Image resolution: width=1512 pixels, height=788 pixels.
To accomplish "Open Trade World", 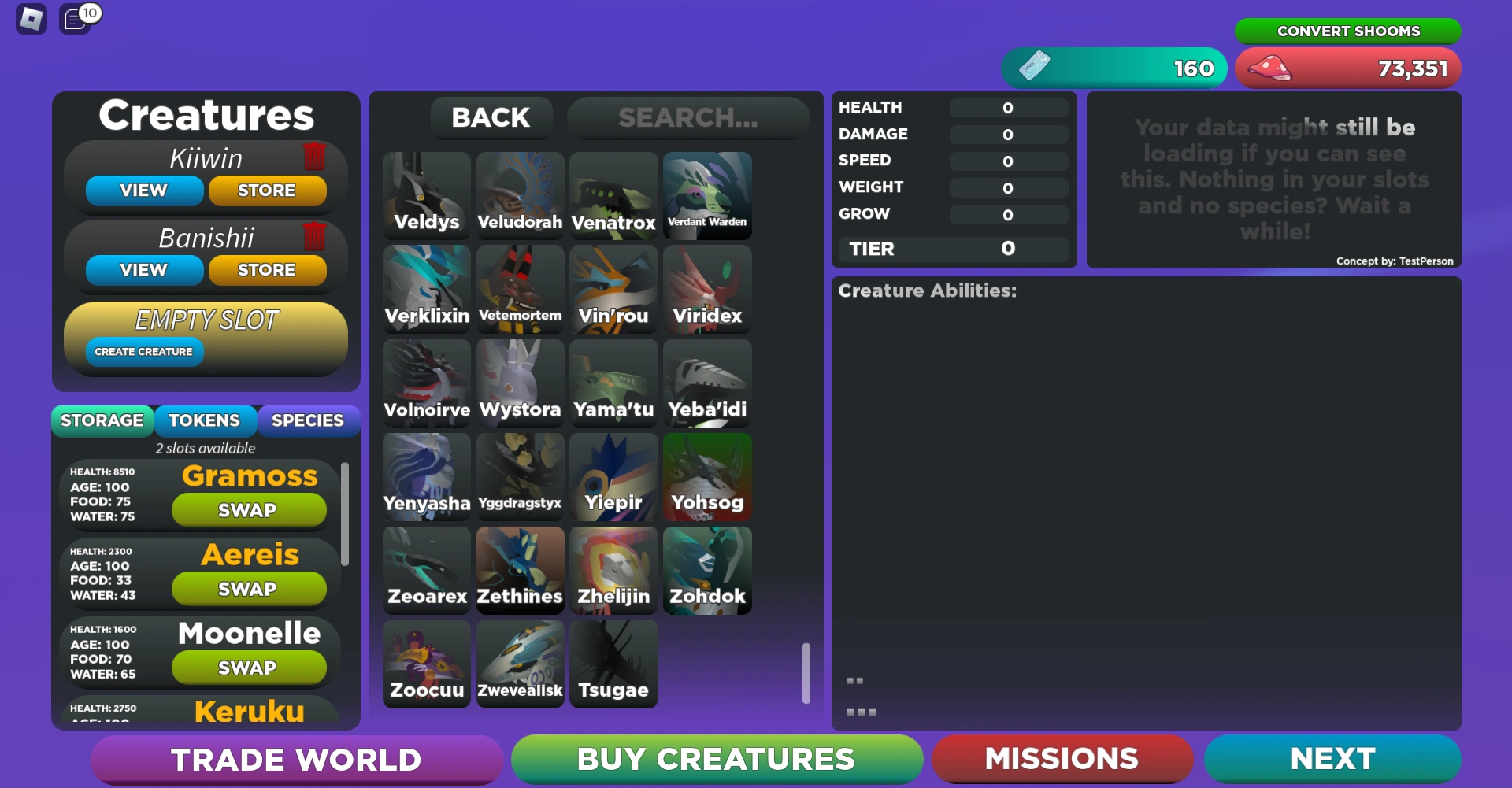I will pyautogui.click(x=297, y=758).
